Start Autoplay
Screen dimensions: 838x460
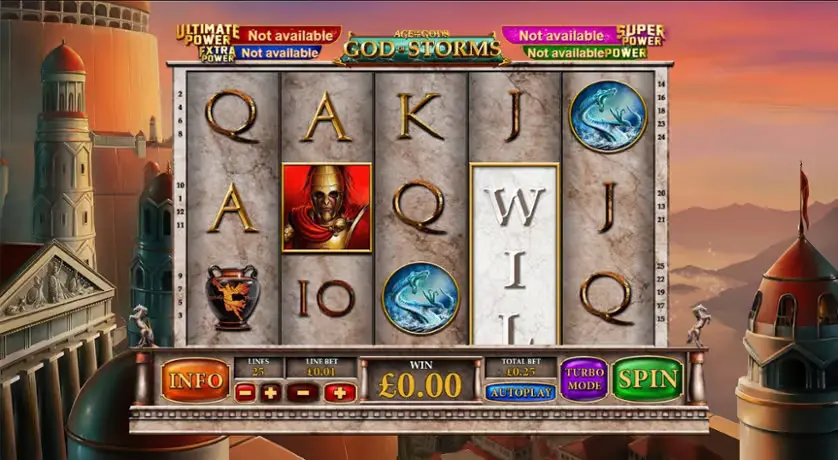coord(520,392)
